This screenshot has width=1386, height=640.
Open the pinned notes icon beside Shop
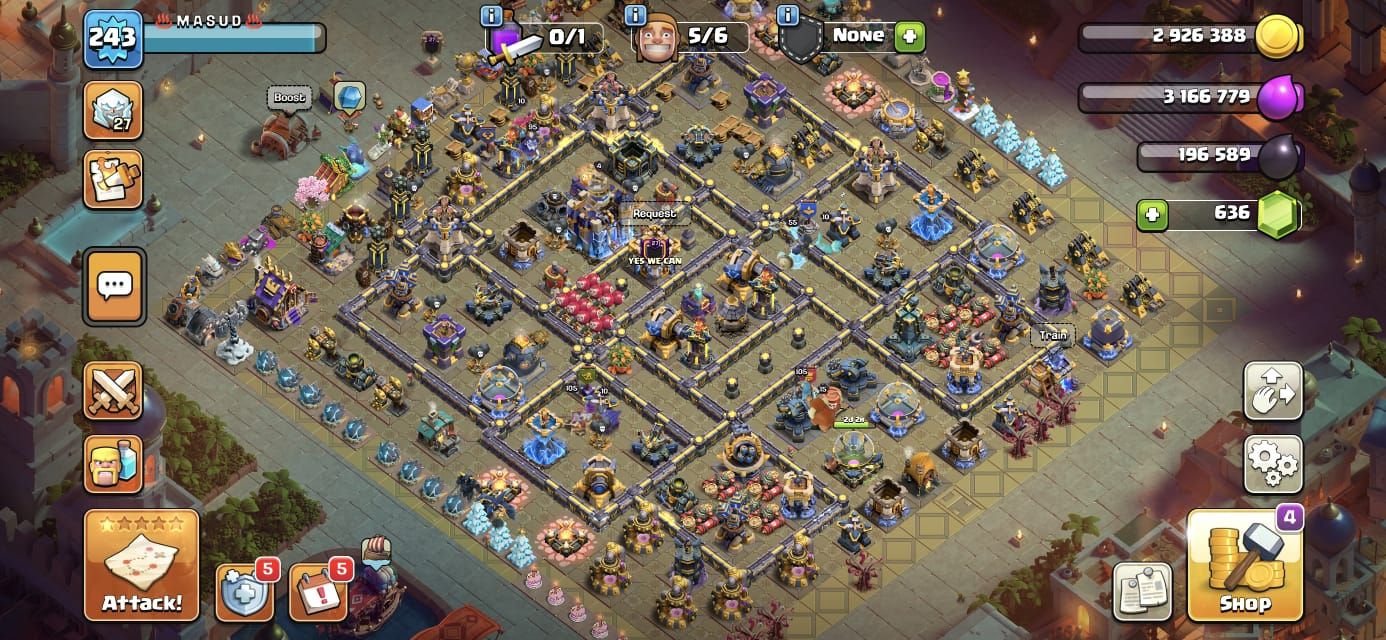click(x=1144, y=590)
